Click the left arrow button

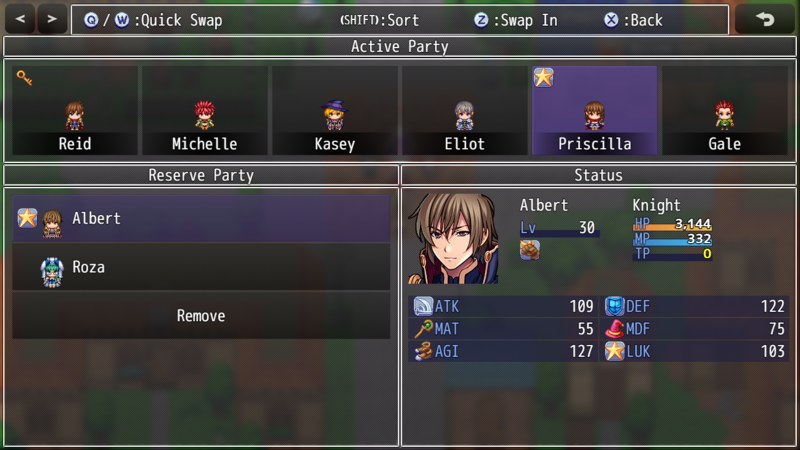click(22, 19)
